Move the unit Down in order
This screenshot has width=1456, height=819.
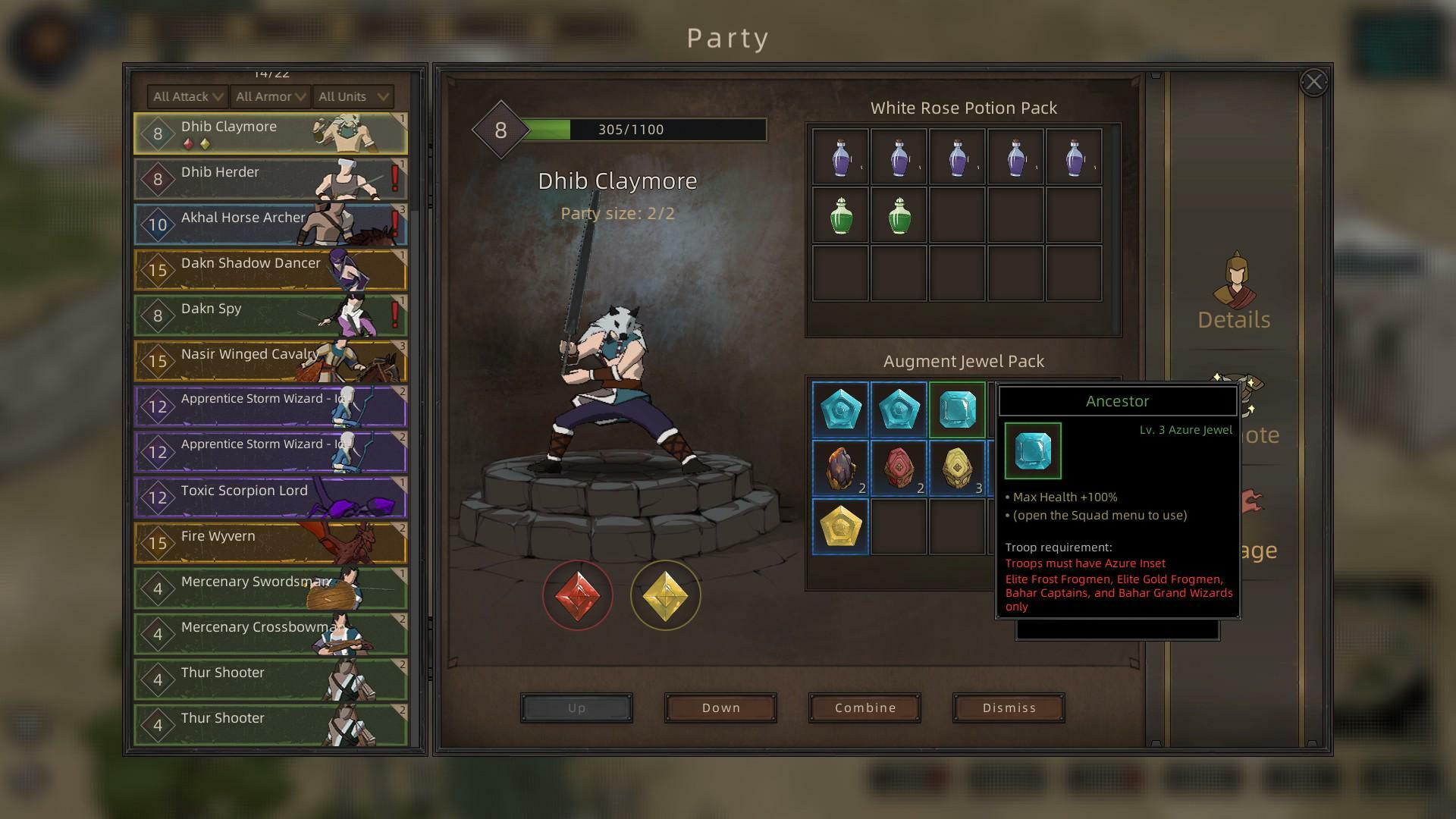click(x=720, y=708)
